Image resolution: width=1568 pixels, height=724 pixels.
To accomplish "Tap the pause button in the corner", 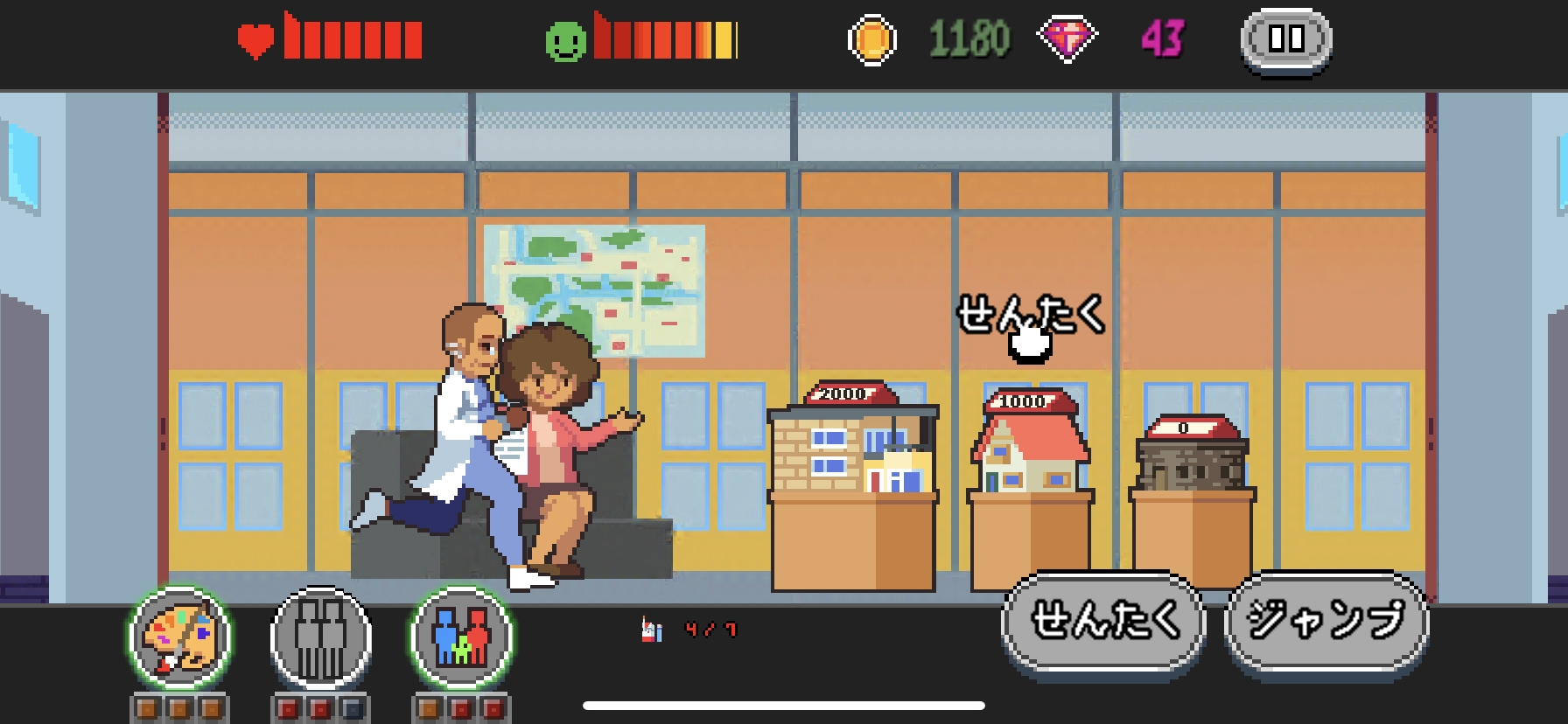I will pyautogui.click(x=1285, y=38).
